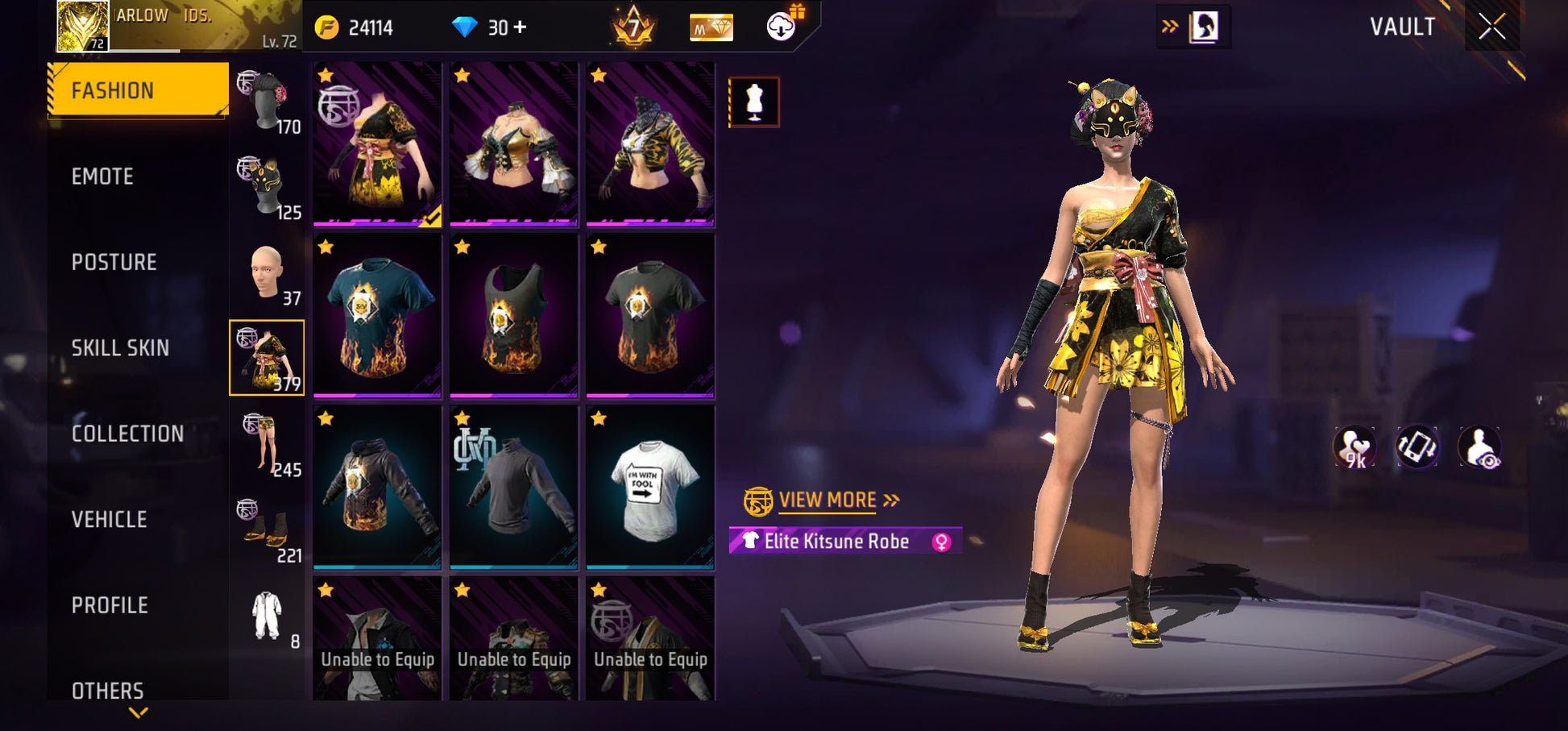Equip the white 'I'm with fool' t-shirt
This screenshot has width=1568, height=731.
[650, 487]
